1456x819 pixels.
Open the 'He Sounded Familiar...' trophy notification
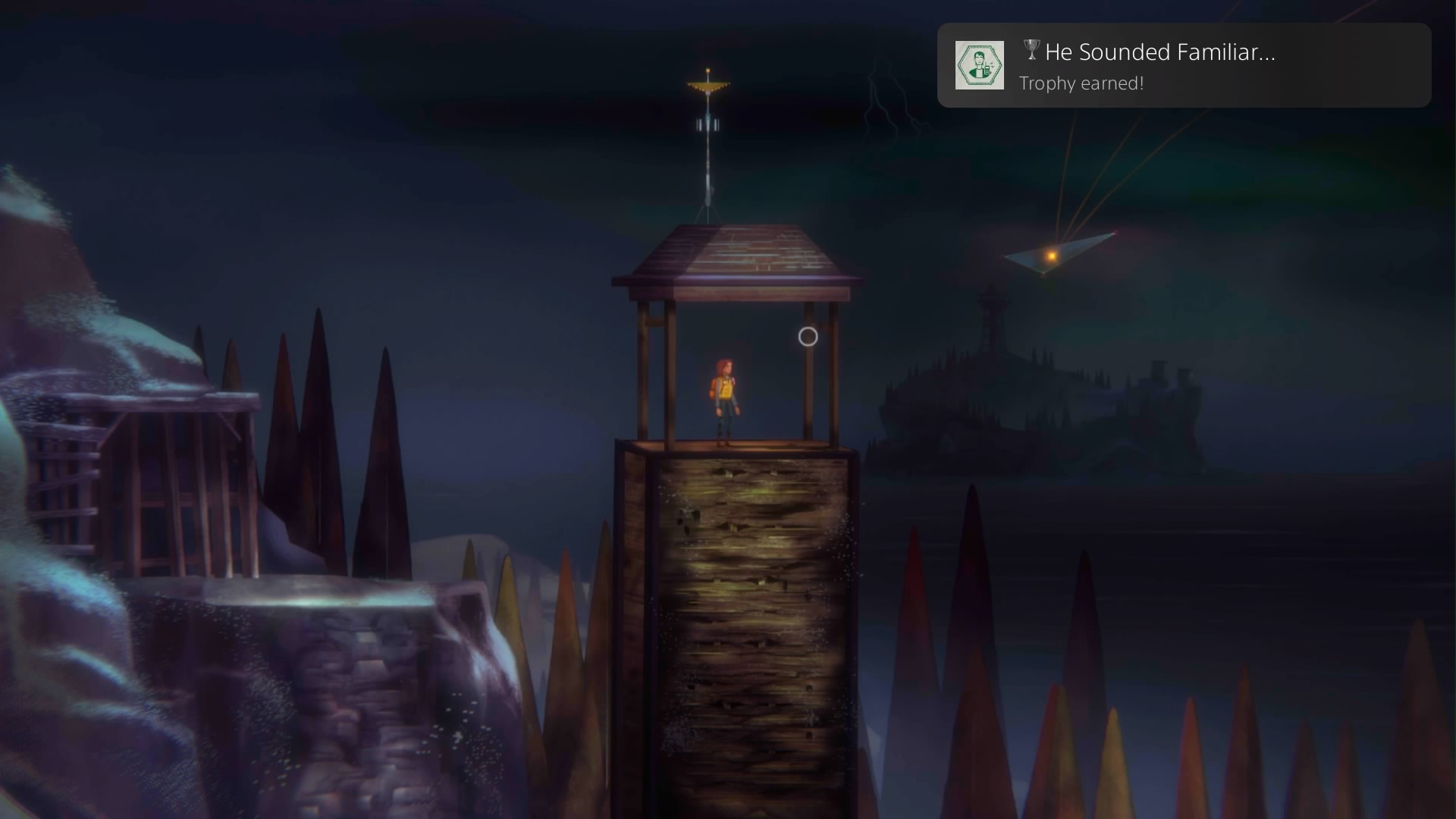(x=1183, y=65)
